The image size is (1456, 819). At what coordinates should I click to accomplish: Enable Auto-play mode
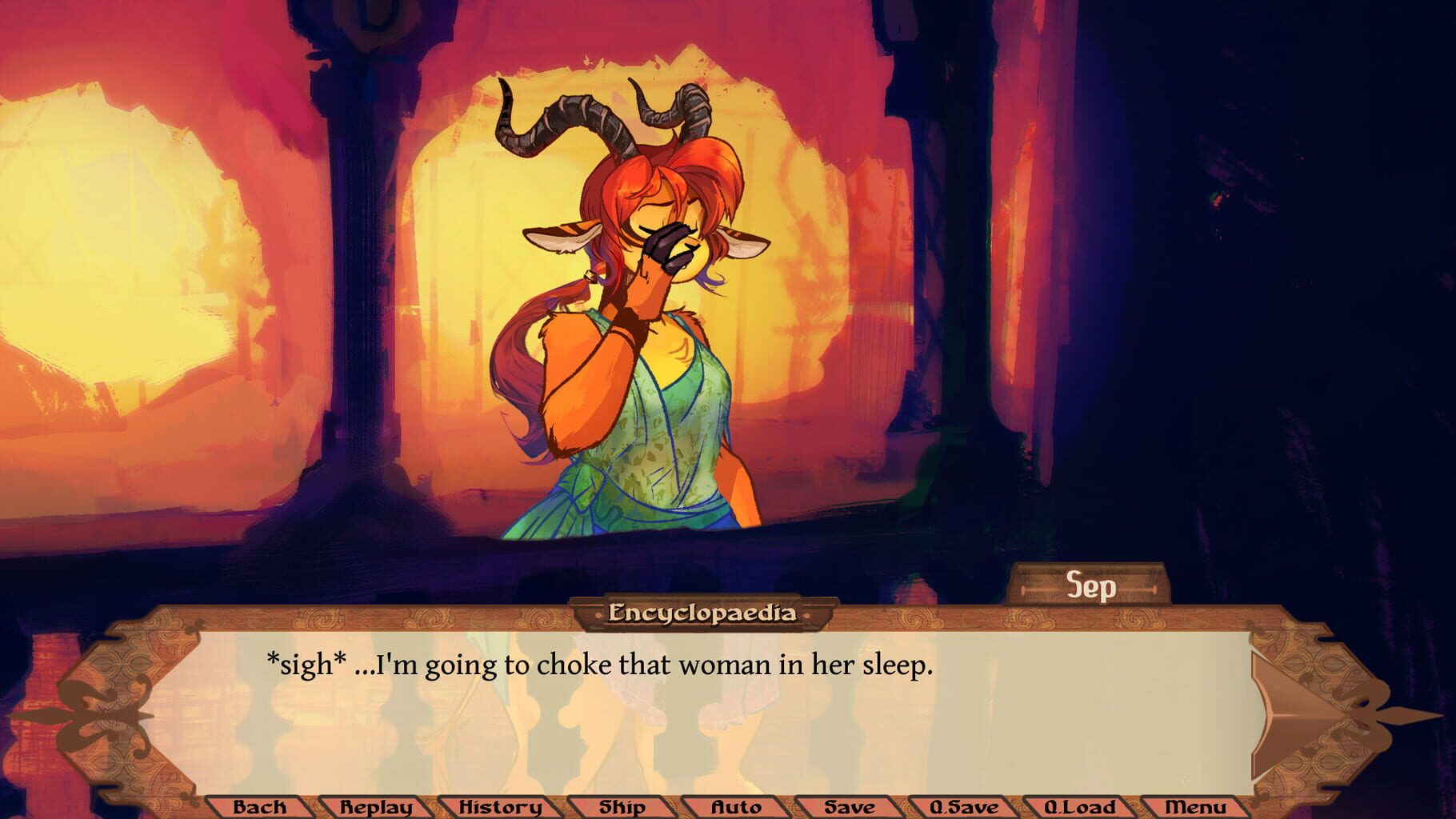click(734, 808)
